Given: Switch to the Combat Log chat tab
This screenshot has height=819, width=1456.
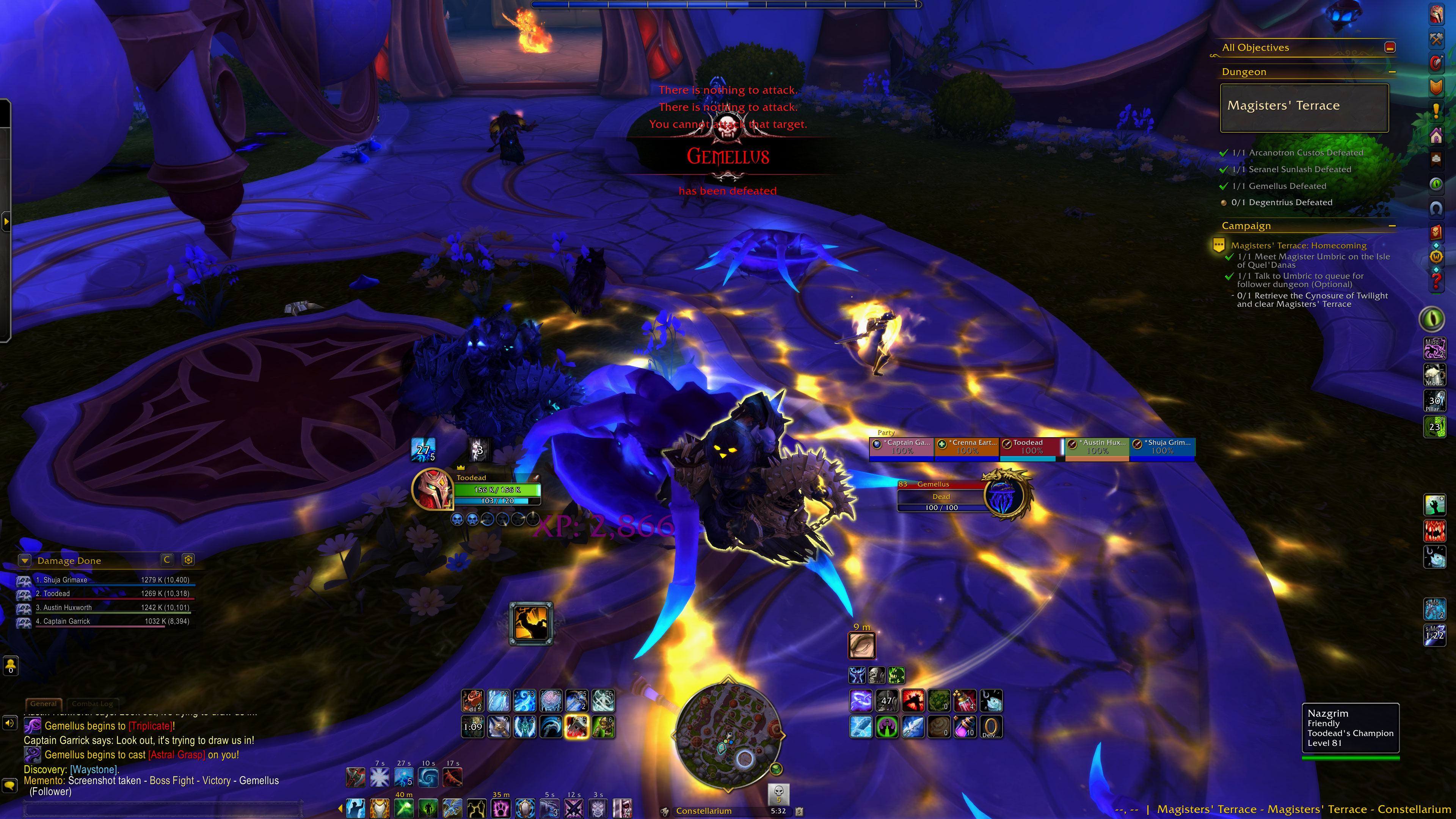Looking at the screenshot, I should (92, 704).
